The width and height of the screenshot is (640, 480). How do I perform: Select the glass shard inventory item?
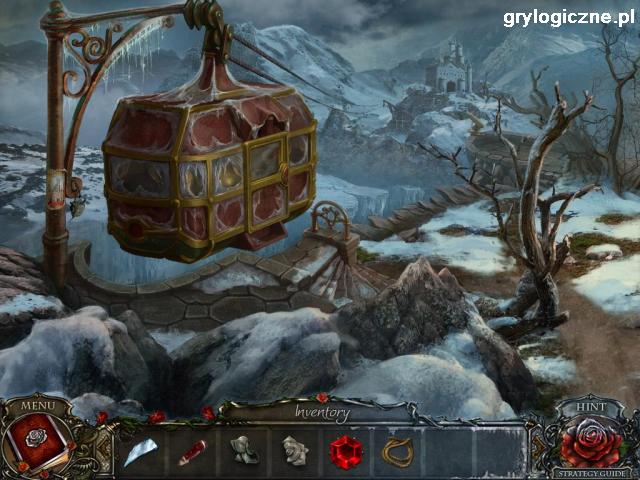click(x=138, y=452)
